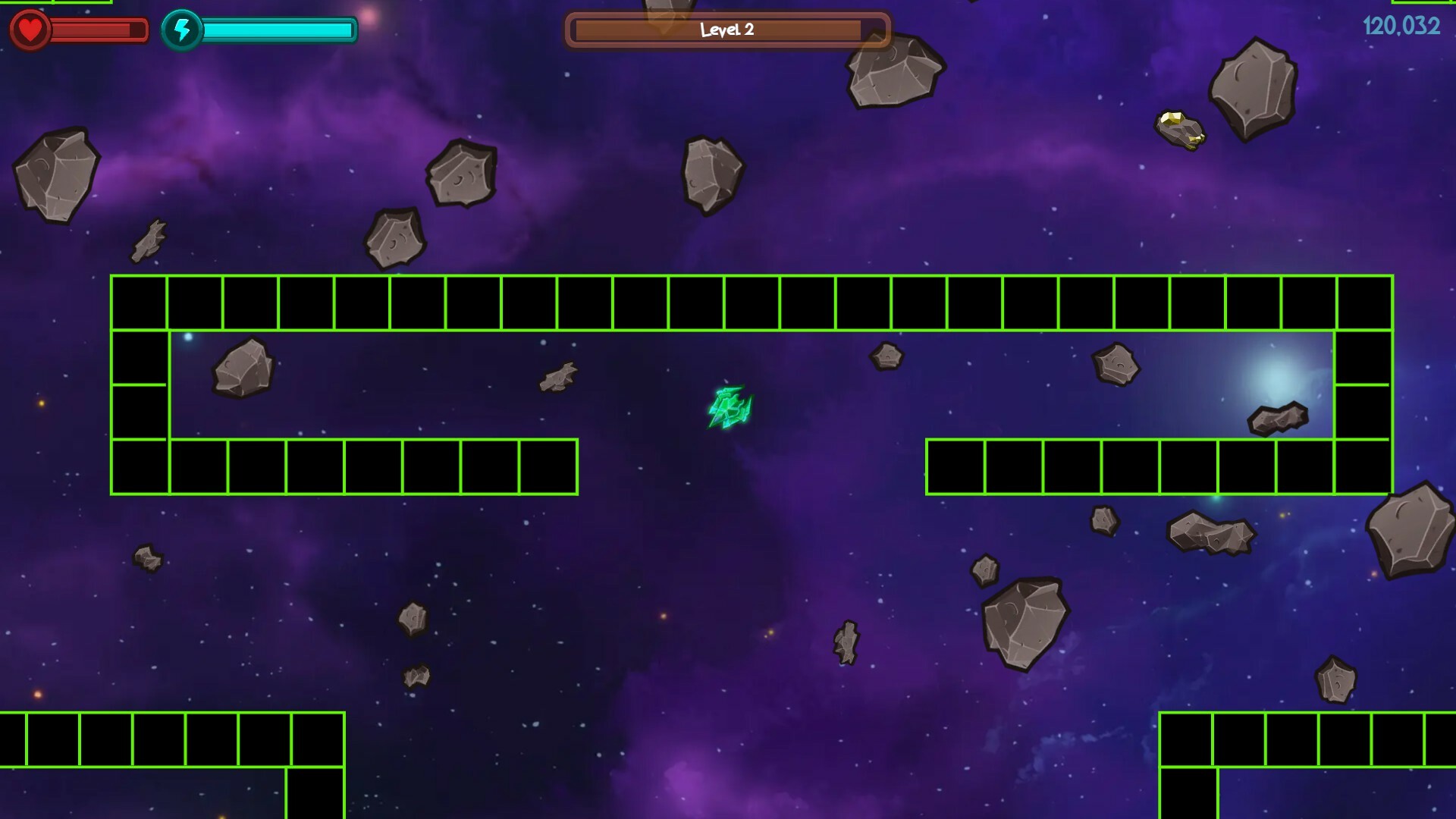Select the blue lightning energy icon

[x=182, y=29]
